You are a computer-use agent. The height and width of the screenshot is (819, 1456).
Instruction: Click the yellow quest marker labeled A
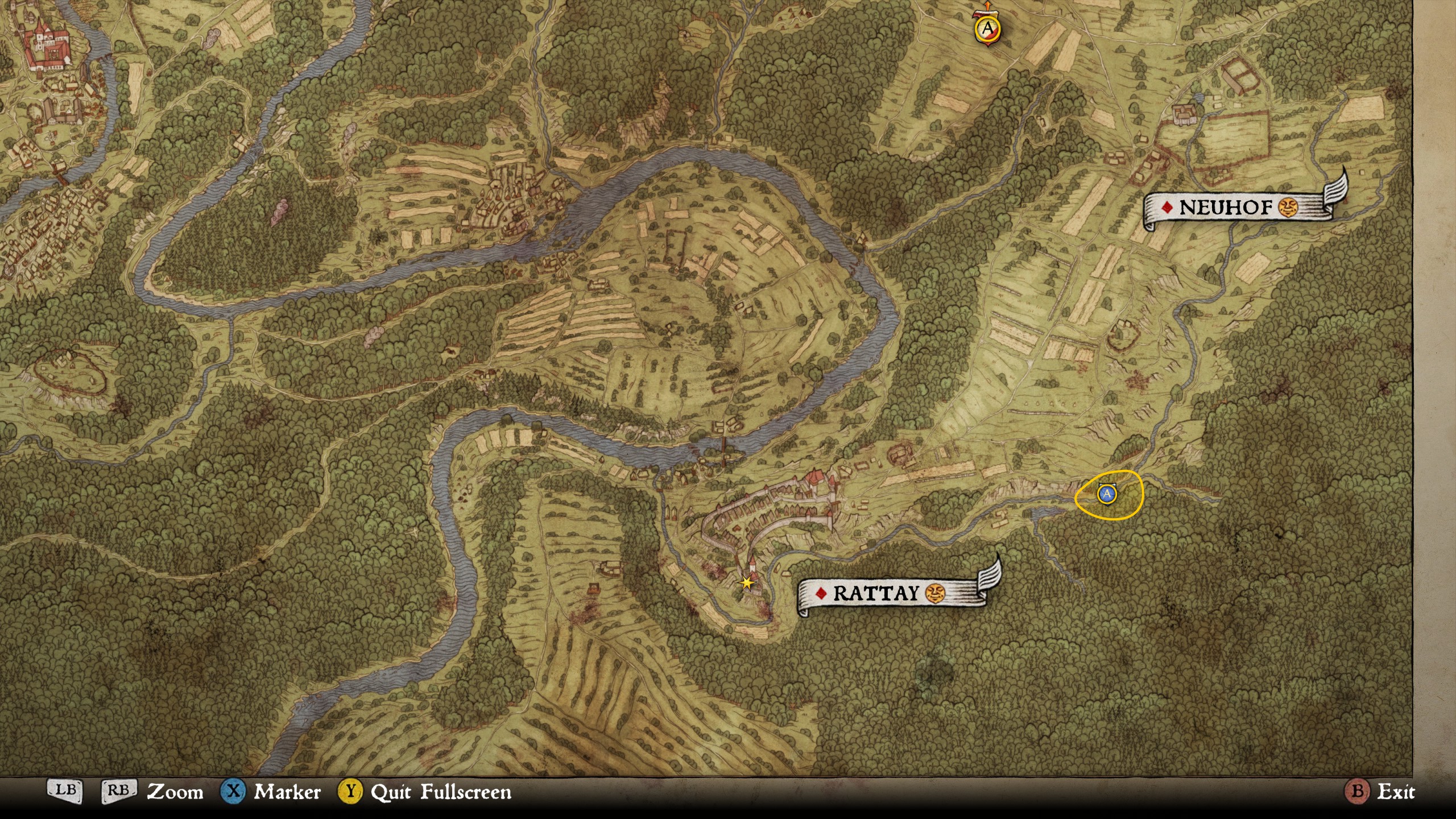[x=987, y=28]
